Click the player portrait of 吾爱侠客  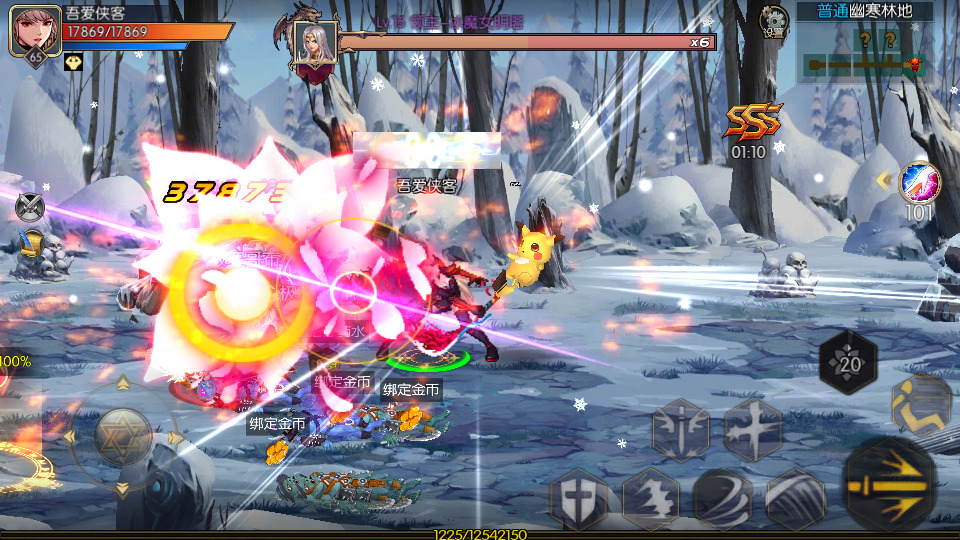[32, 31]
